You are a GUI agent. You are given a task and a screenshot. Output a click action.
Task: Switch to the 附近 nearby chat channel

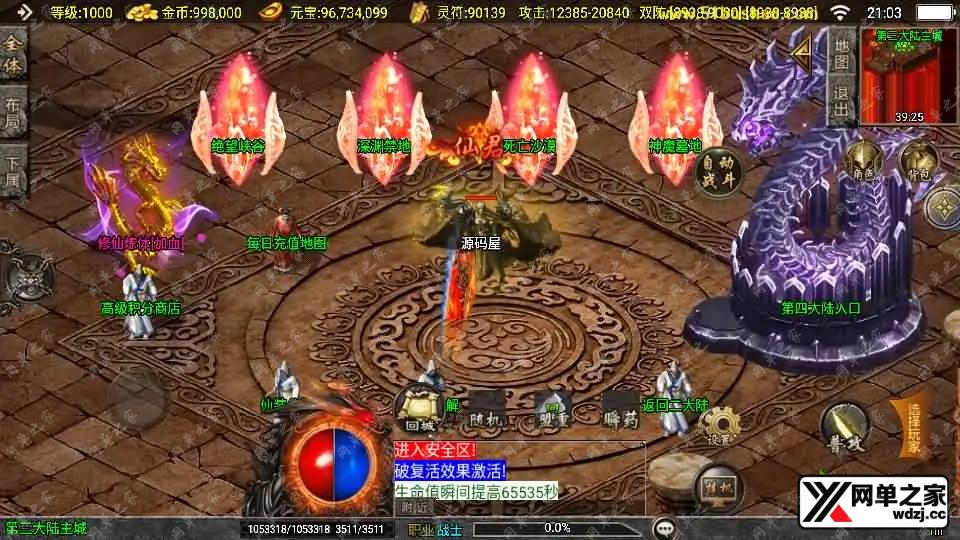click(413, 508)
